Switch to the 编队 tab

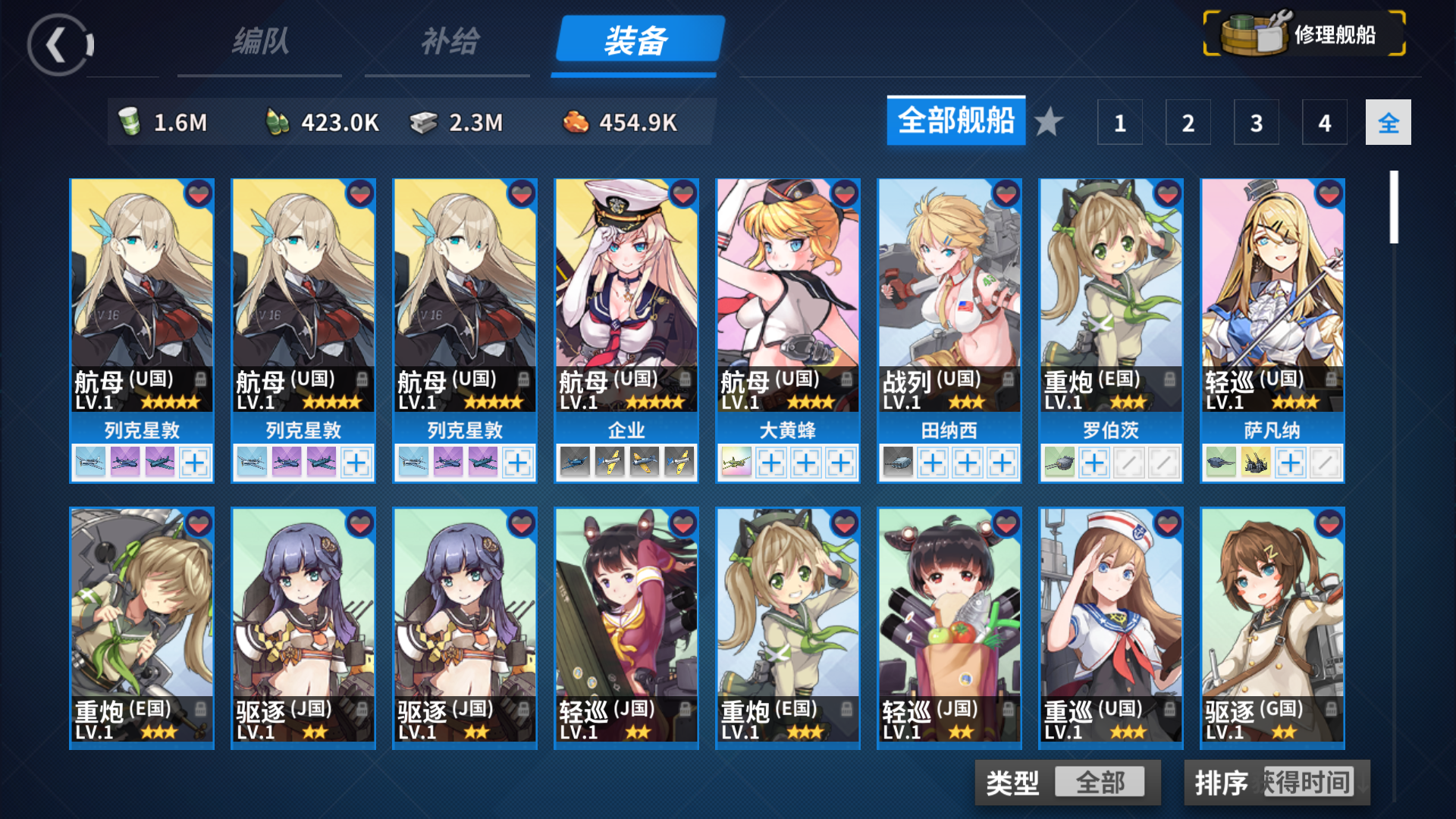click(260, 43)
